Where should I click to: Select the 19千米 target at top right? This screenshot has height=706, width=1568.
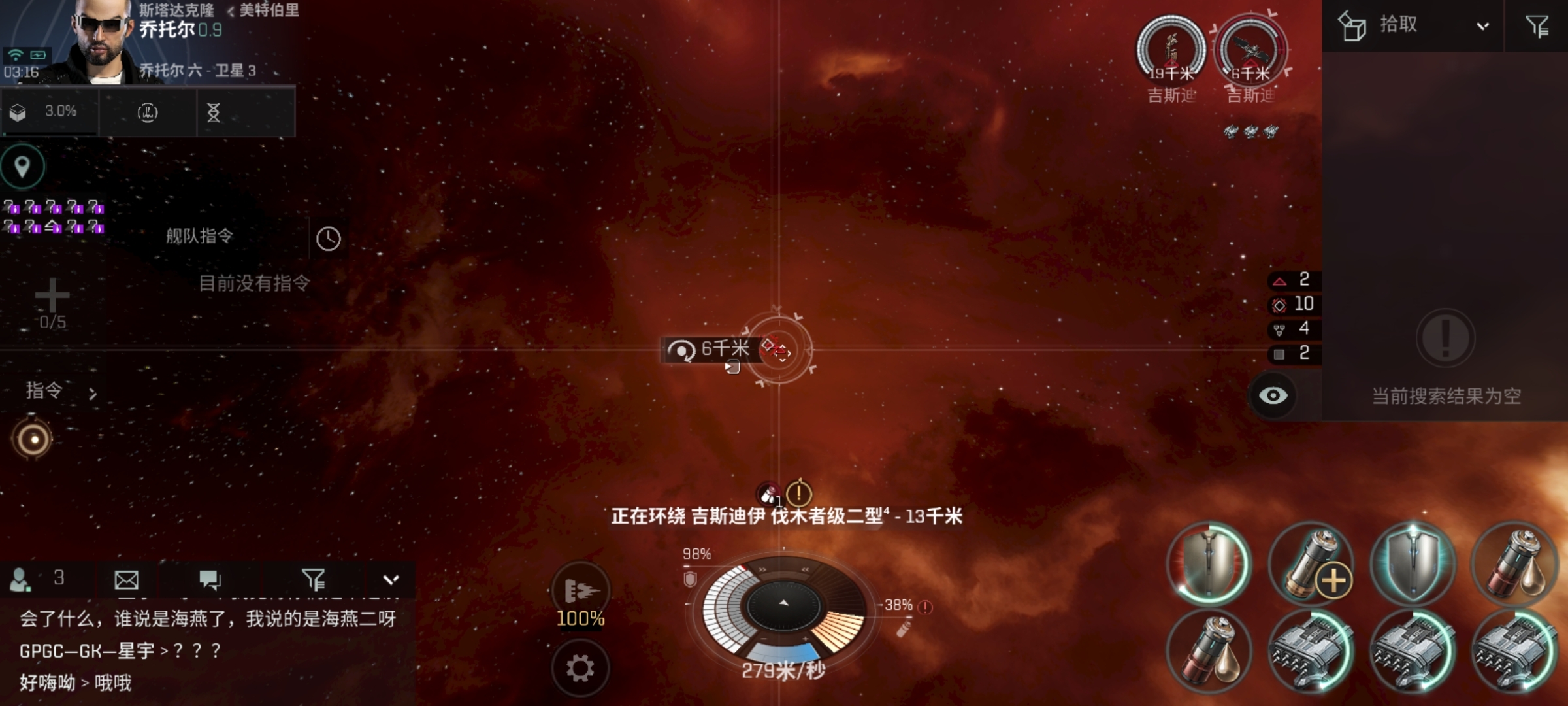click(1171, 49)
